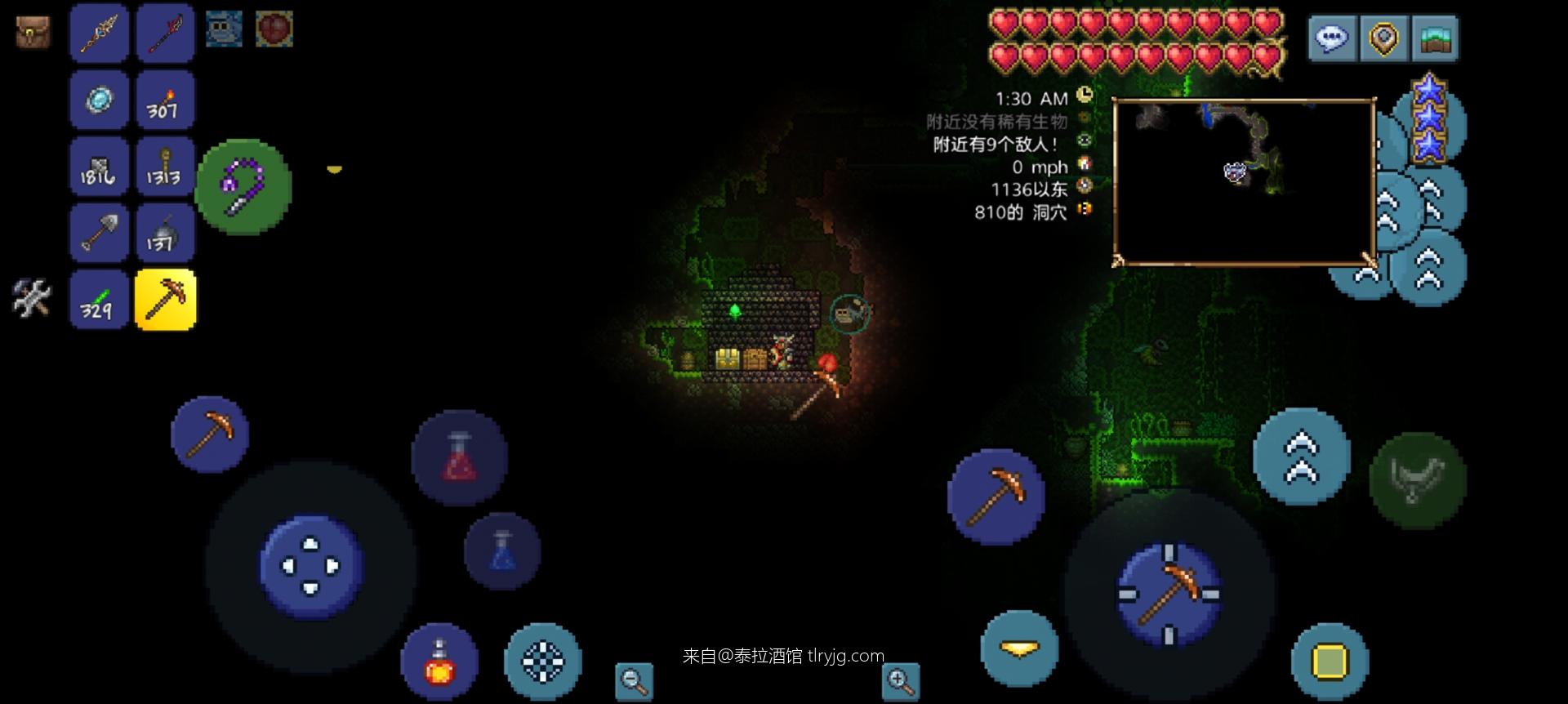1568x704 pixels.
Task: Tap the frozen buff icon to dismiss it
Action: tap(225, 27)
